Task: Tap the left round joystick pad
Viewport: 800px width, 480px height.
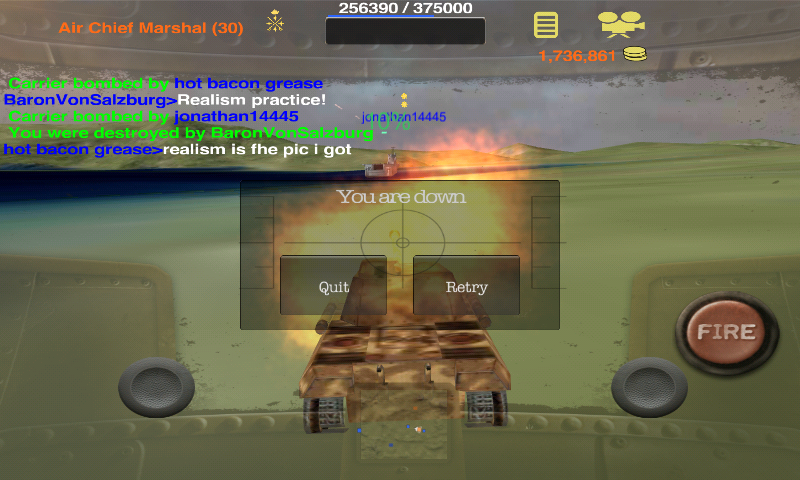Action: pyautogui.click(x=156, y=388)
